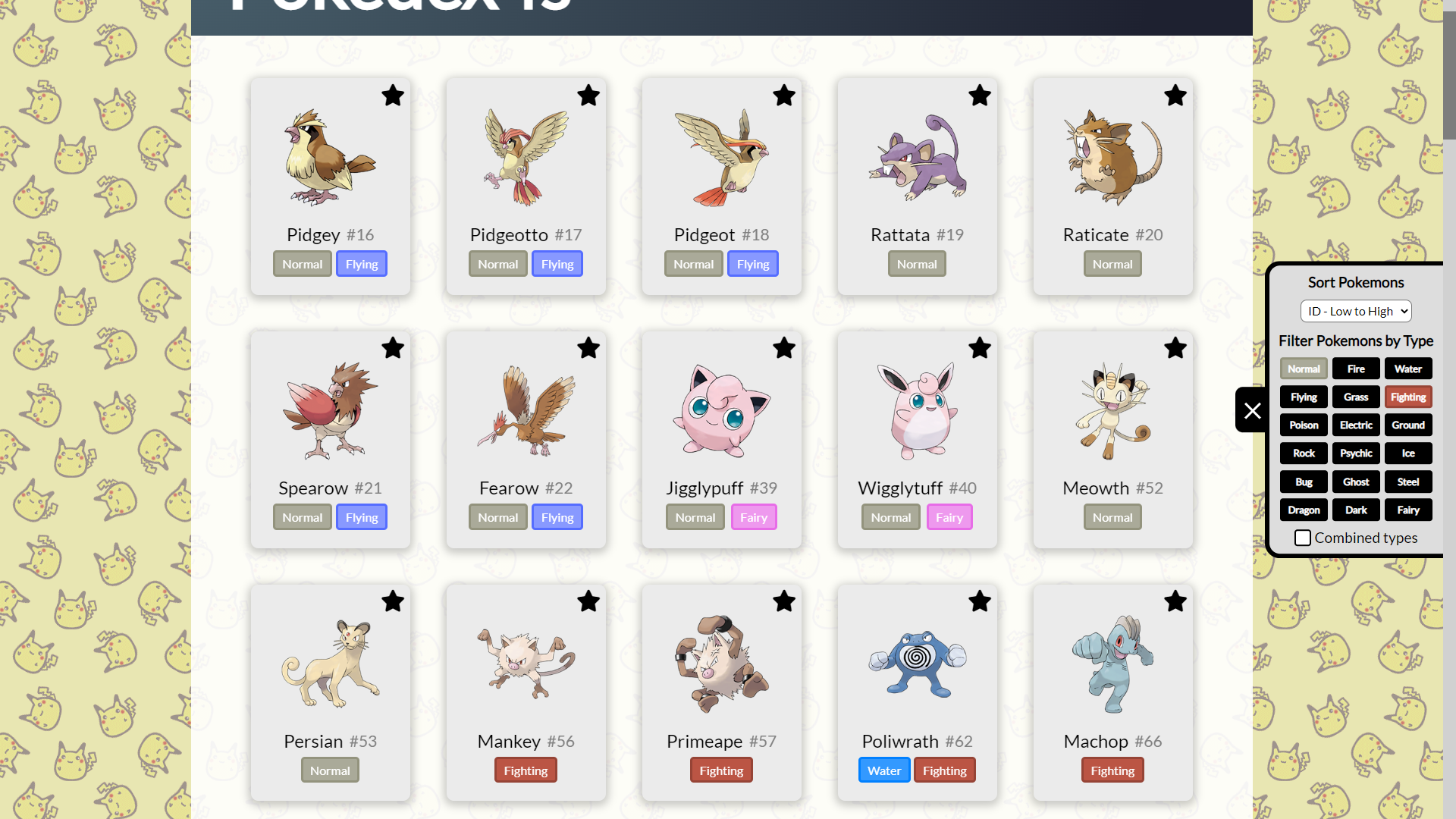The image size is (1456, 819).
Task: Enable the Ghost type filter
Action: 1356,482
